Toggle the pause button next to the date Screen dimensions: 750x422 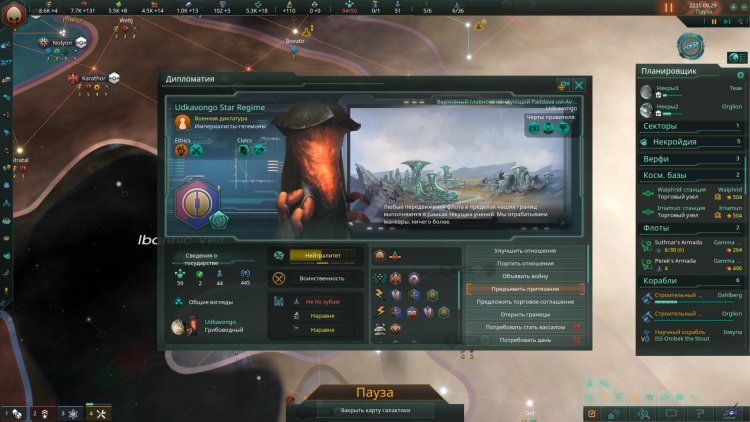click(669, 7)
